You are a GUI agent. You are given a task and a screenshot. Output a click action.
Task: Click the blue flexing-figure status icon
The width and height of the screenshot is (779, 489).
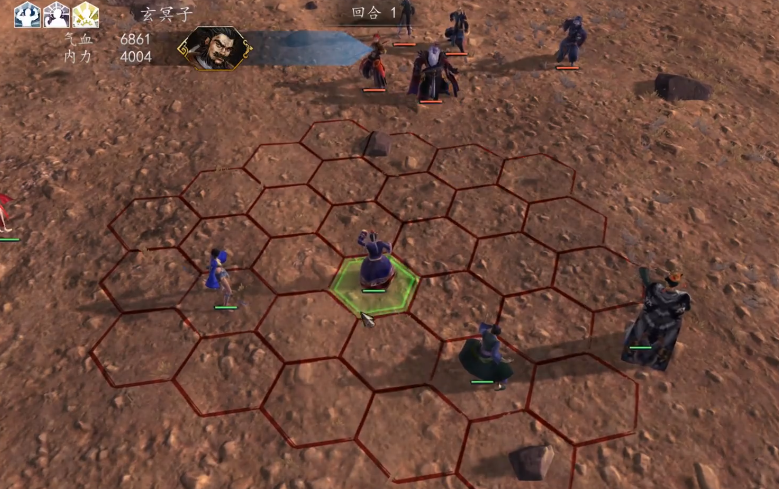(27, 15)
